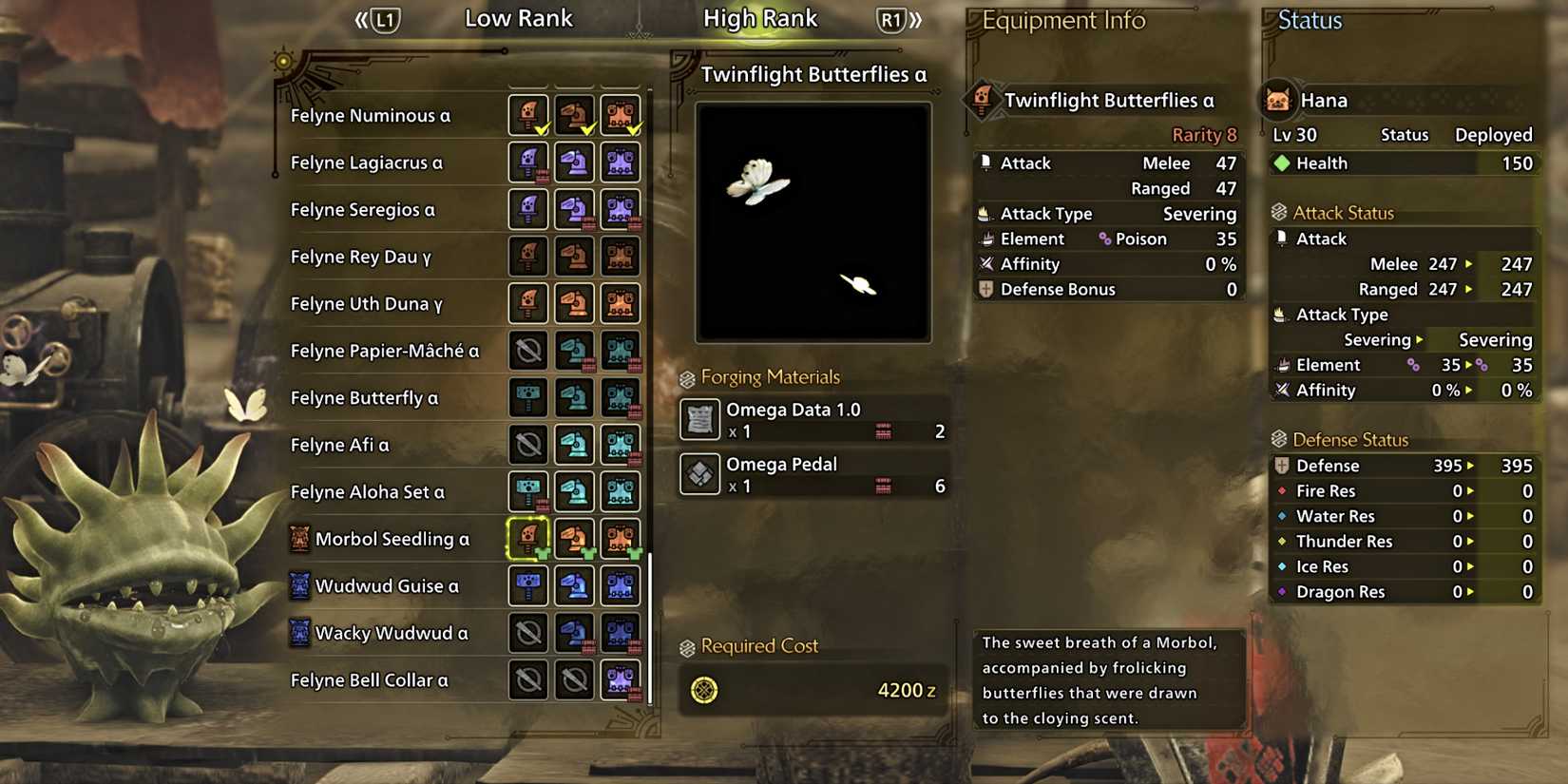
Task: Switch to the High Rank tab
Action: pos(759,17)
